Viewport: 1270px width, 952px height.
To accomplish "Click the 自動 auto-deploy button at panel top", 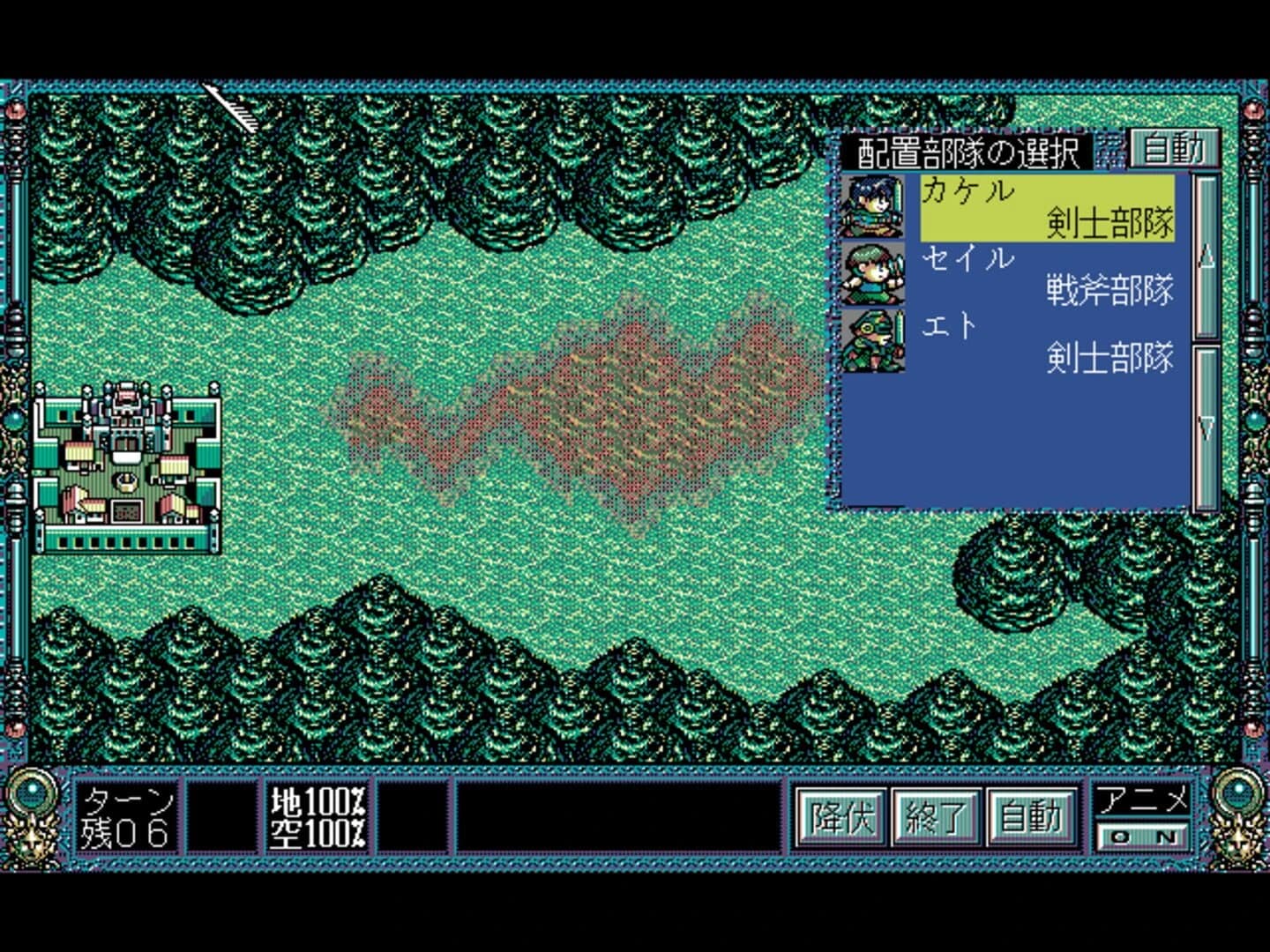I will 1177,151.
